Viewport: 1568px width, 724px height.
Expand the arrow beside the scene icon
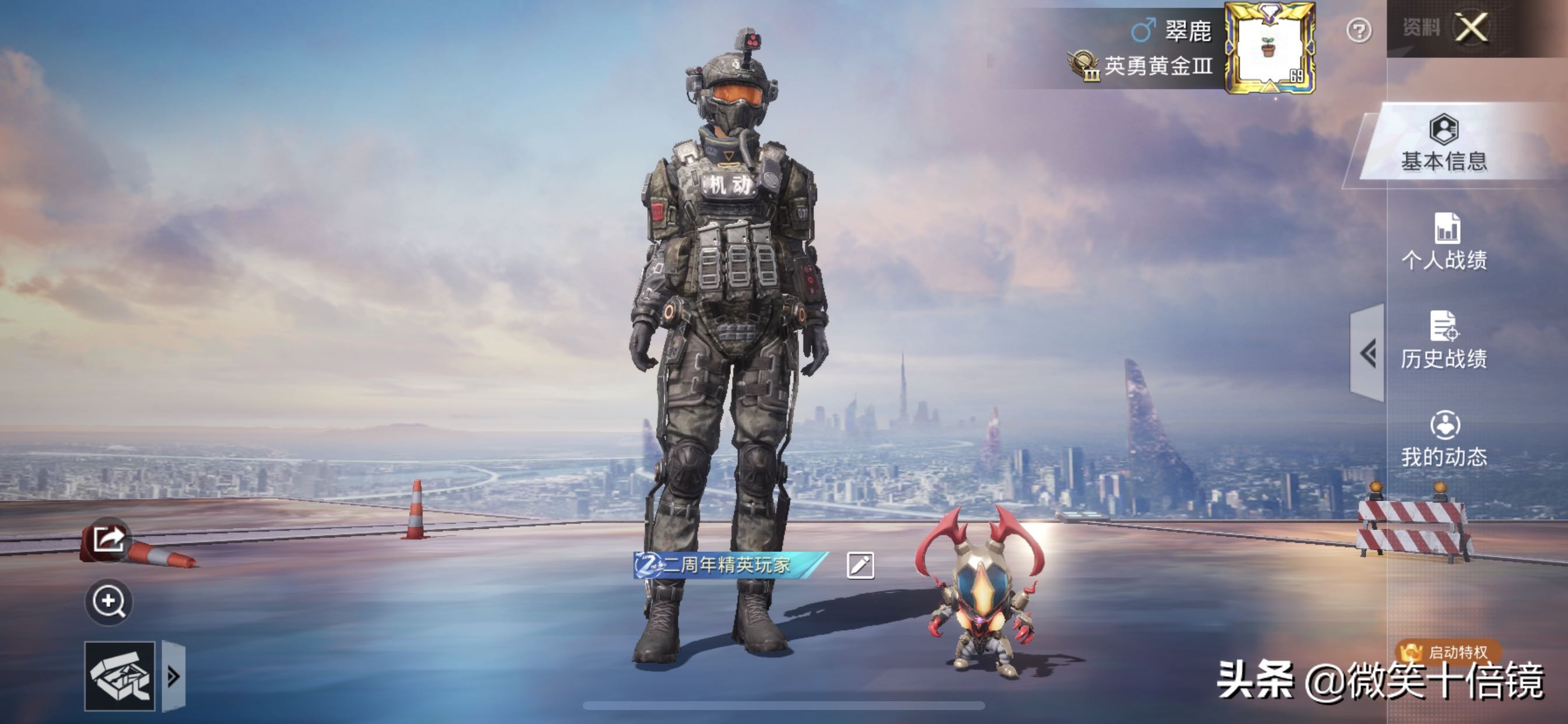pos(173,677)
